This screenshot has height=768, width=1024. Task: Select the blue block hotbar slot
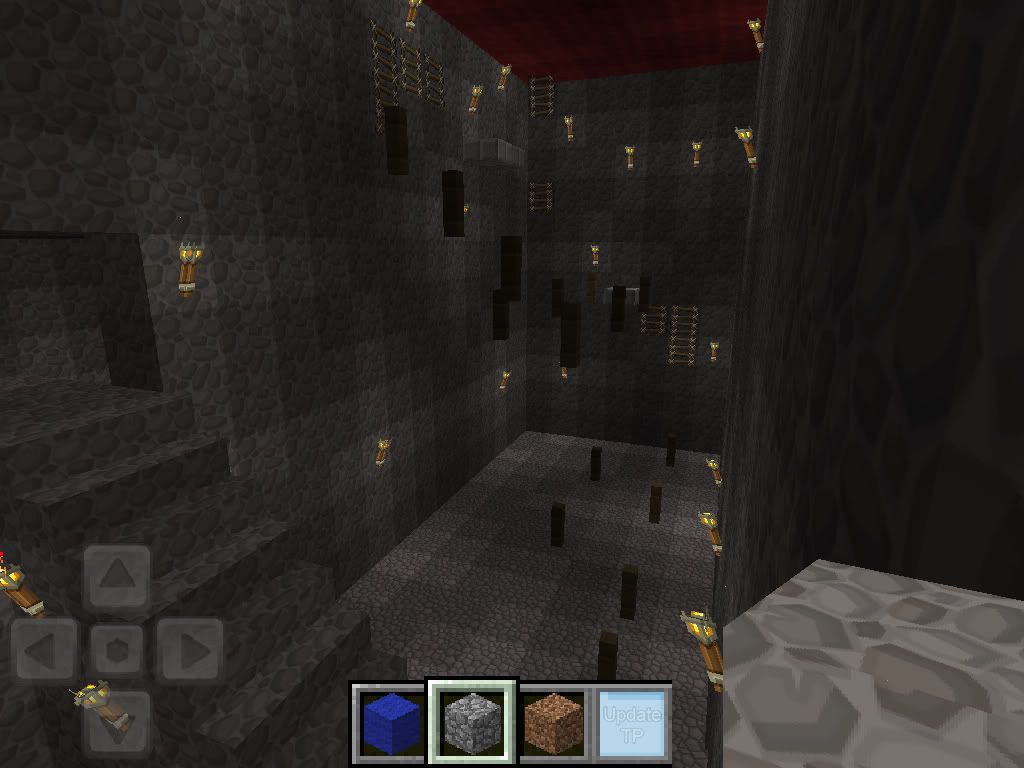(390, 722)
